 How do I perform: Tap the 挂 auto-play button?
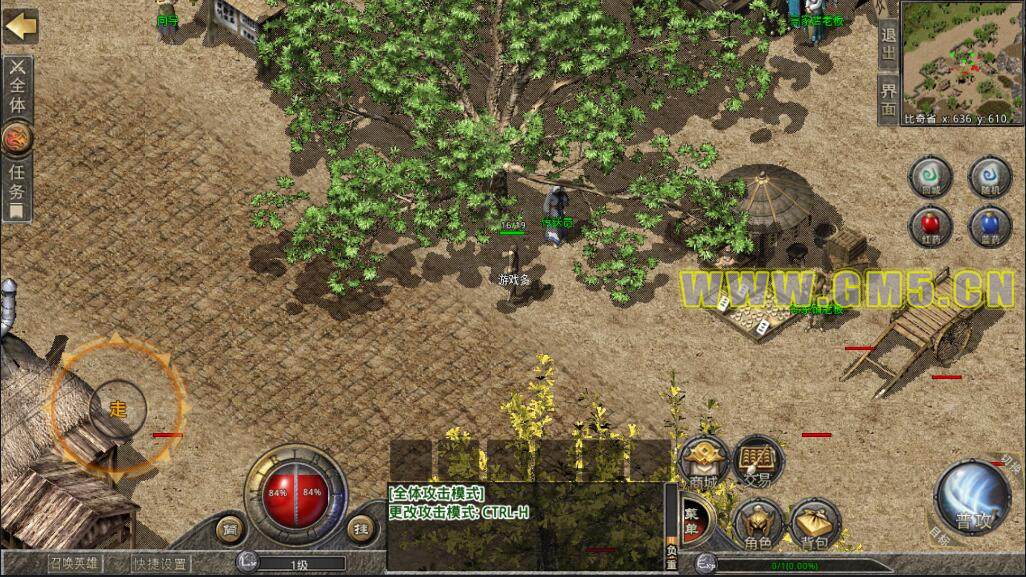[362, 526]
